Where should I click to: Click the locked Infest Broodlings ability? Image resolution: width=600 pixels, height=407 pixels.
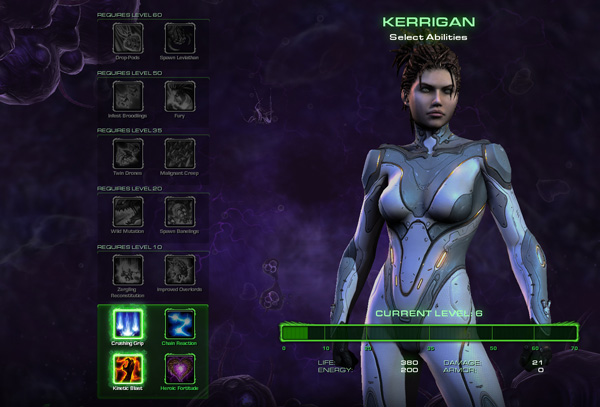coord(127,95)
